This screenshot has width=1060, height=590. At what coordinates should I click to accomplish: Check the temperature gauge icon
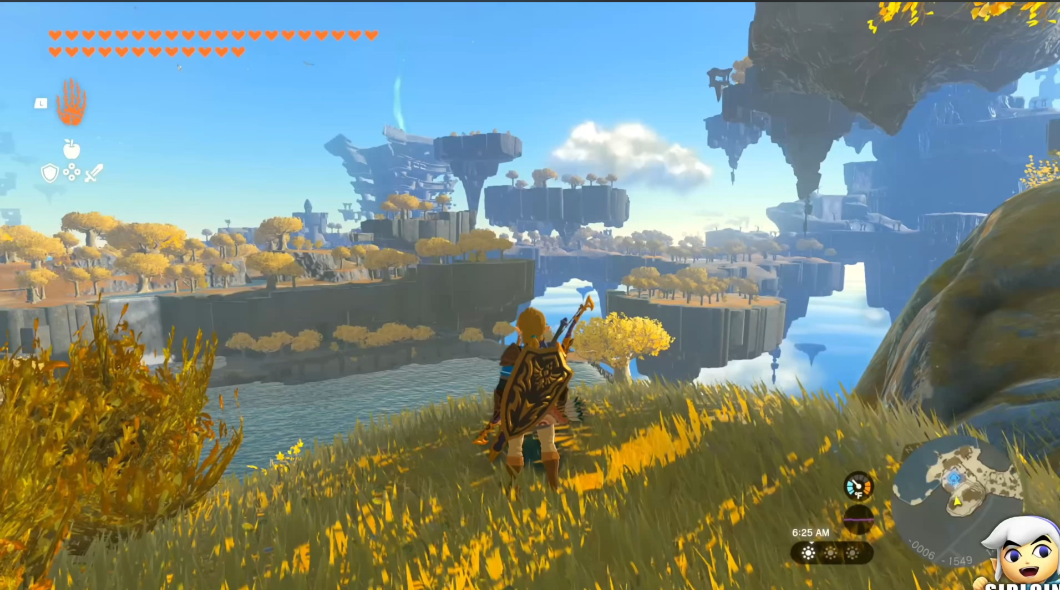858,486
